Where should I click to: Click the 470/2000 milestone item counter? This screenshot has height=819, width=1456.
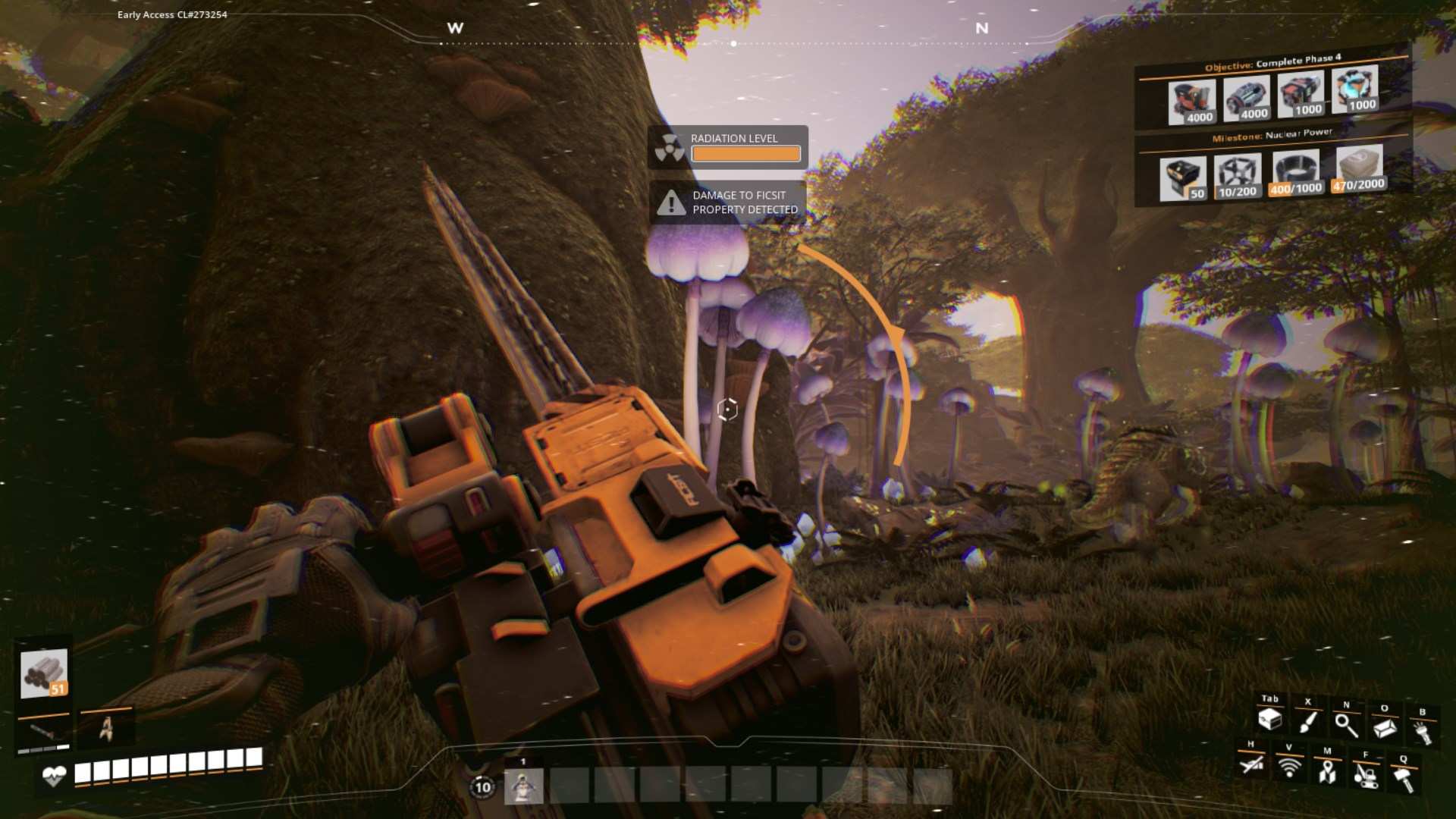(x=1360, y=184)
